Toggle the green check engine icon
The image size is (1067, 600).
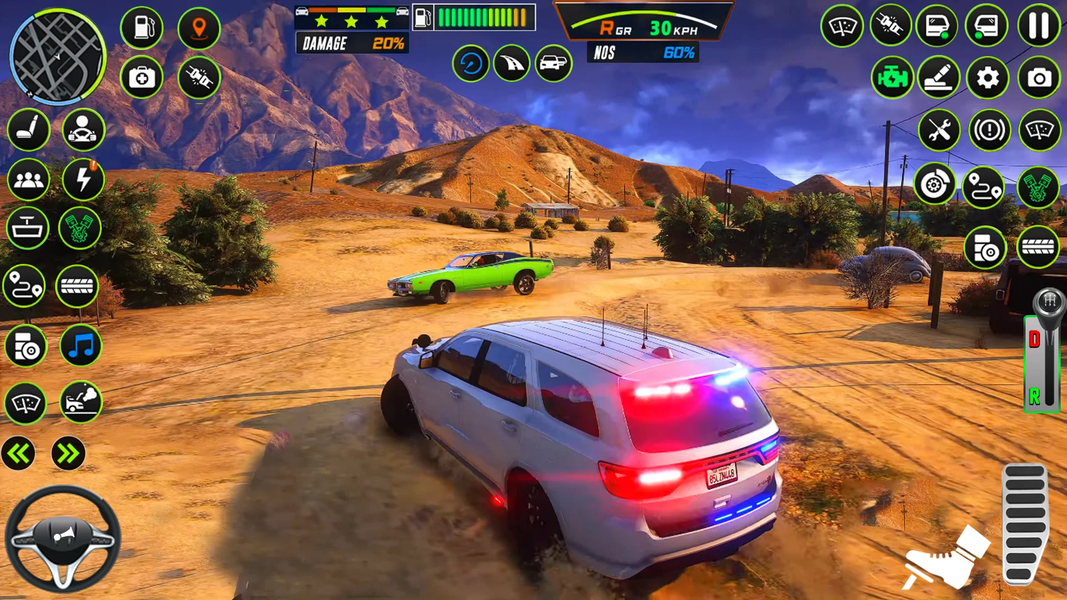coord(891,78)
